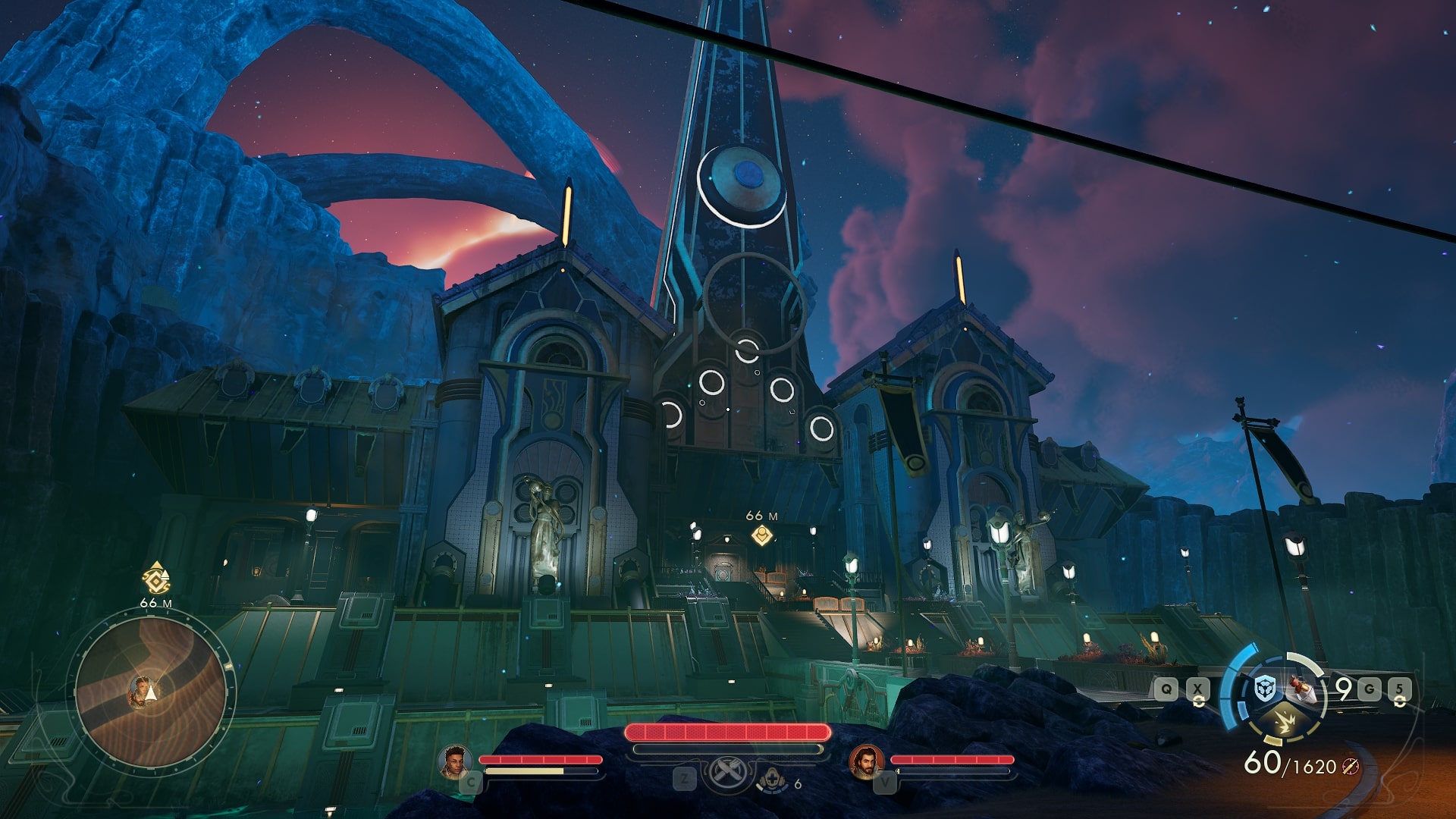
Task: Choose the yellow burst weapon icon
Action: (x=1284, y=723)
